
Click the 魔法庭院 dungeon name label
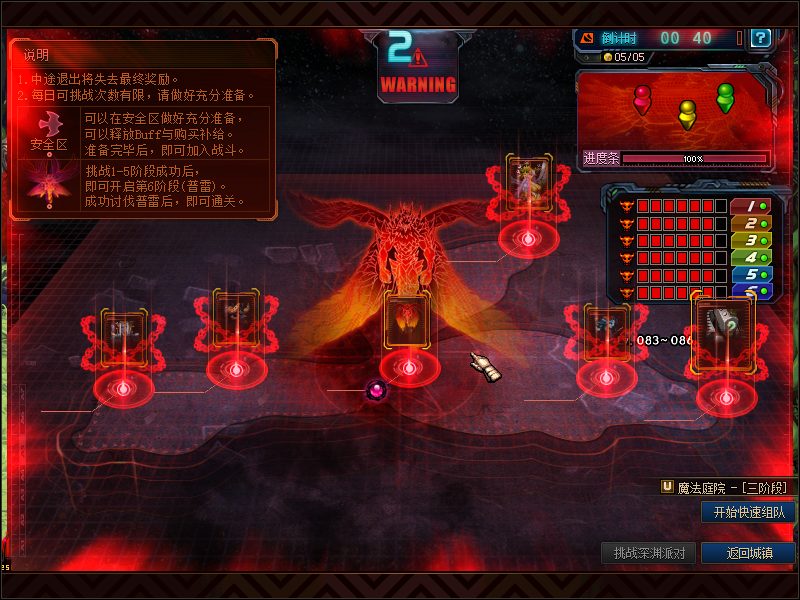point(730,487)
